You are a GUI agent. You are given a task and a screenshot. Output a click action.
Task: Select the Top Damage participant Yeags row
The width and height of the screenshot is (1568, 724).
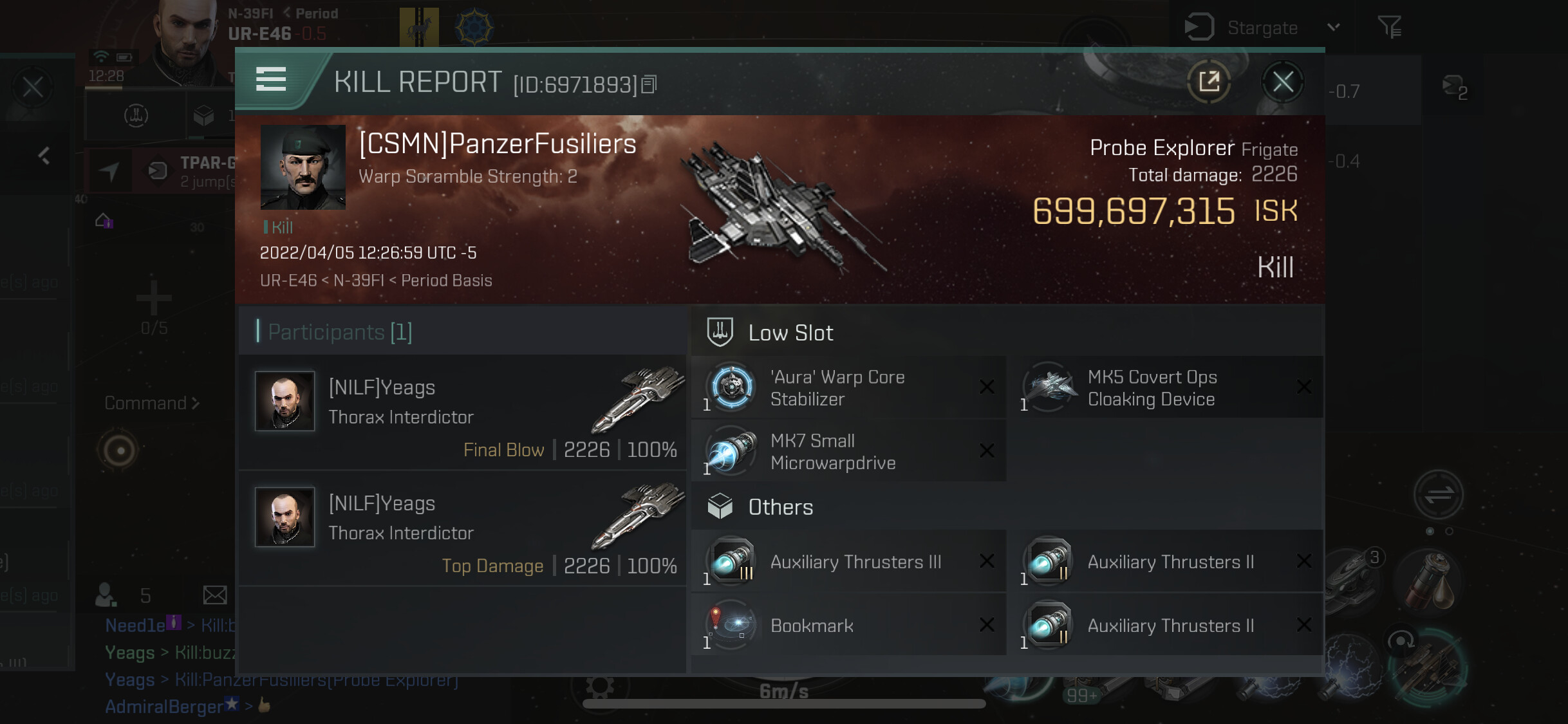tap(463, 528)
